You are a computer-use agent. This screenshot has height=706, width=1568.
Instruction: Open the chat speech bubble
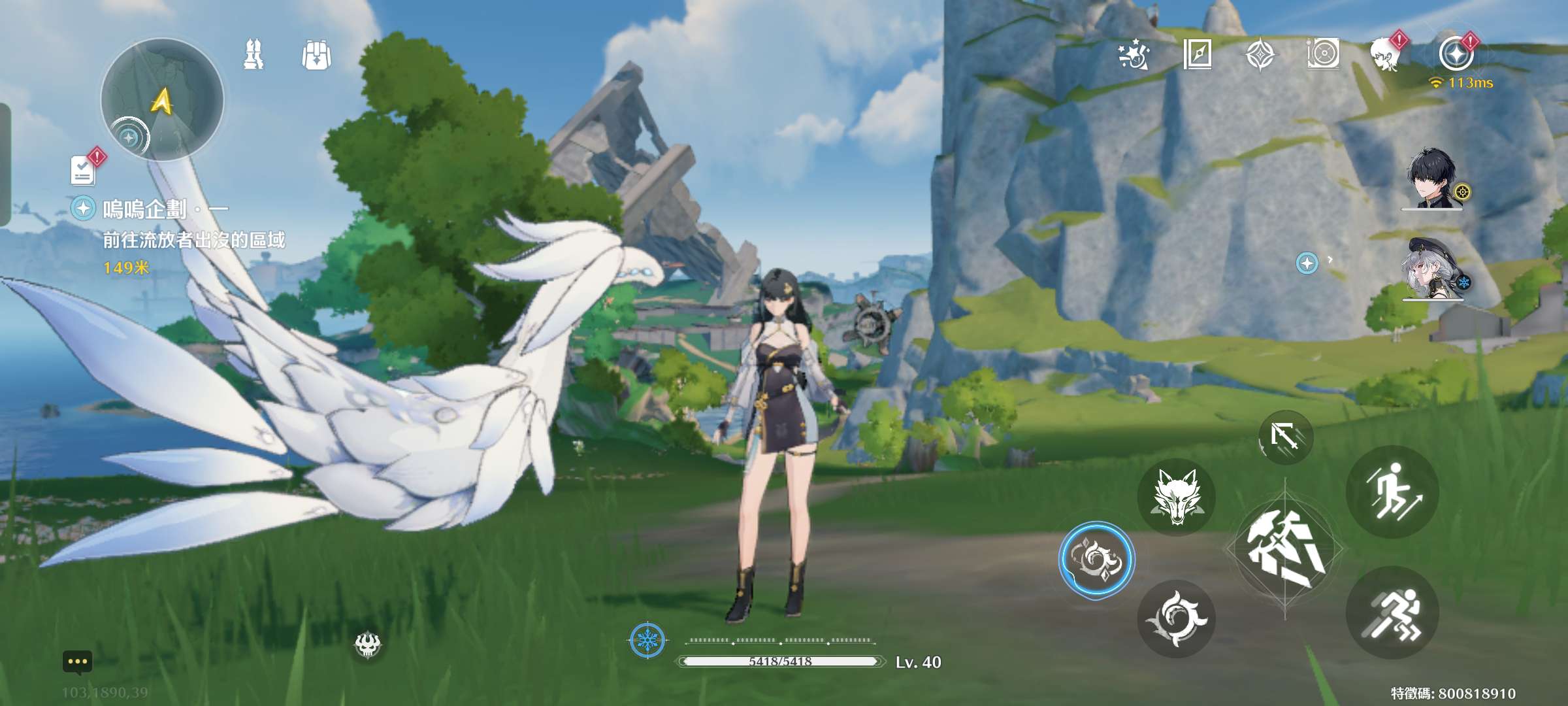pos(77,662)
